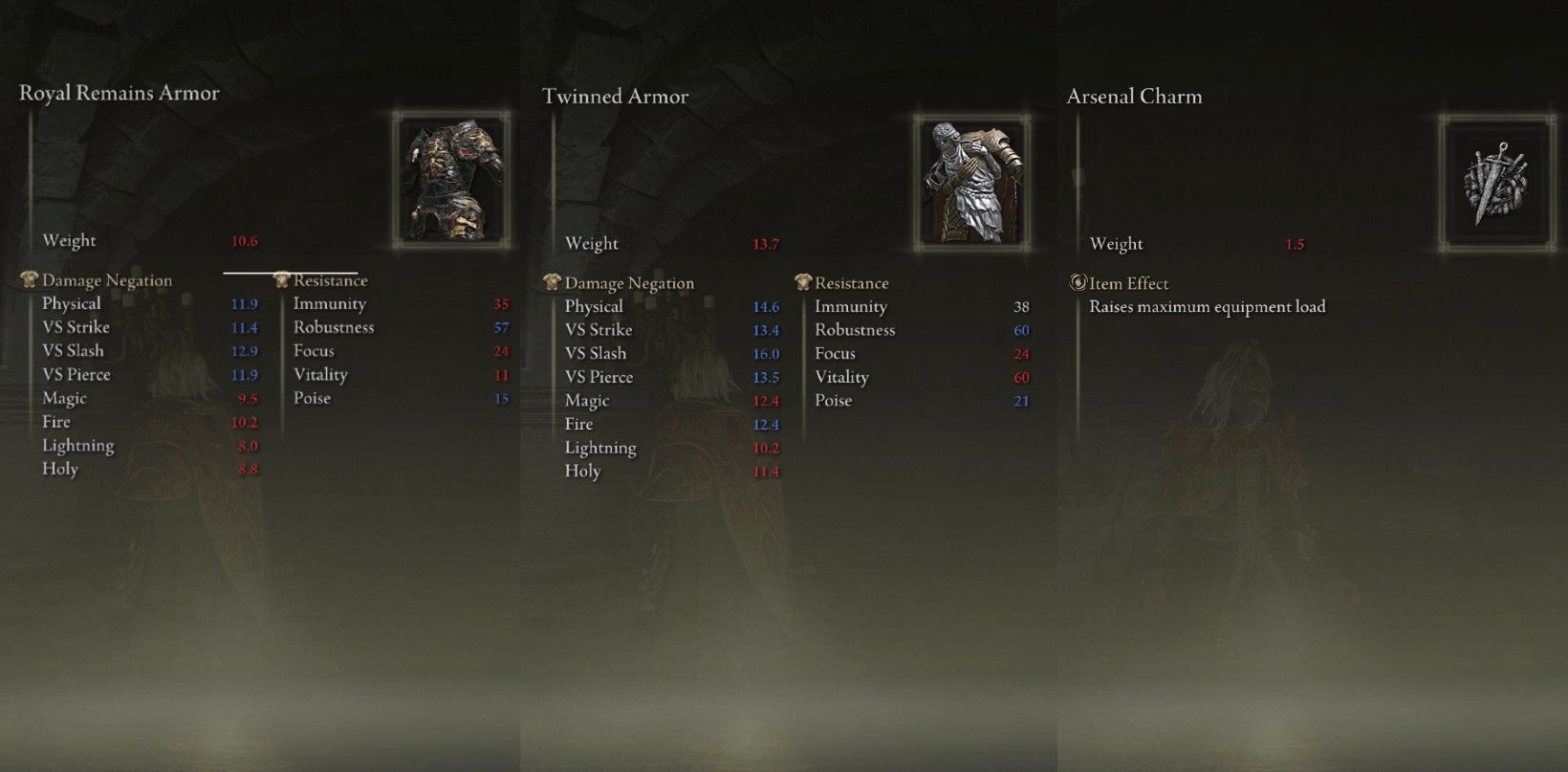
Task: Collapse the Item Effect section of Arsenal Charm
Action: click(x=1130, y=283)
